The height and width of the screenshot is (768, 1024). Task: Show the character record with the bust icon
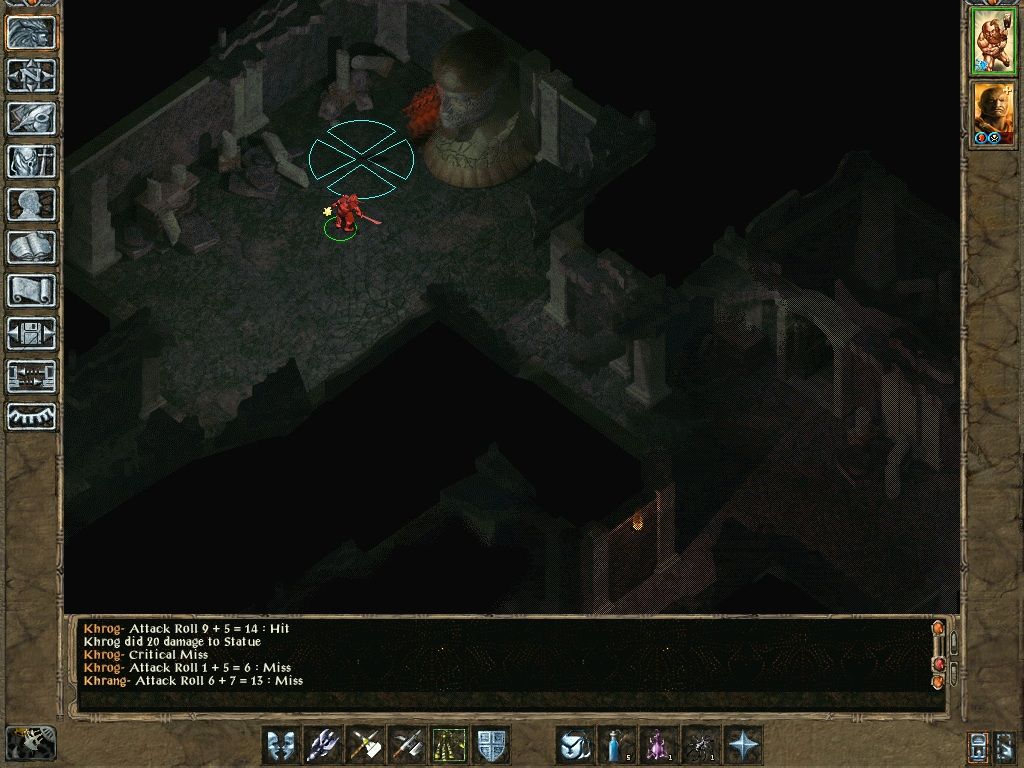tap(31, 204)
